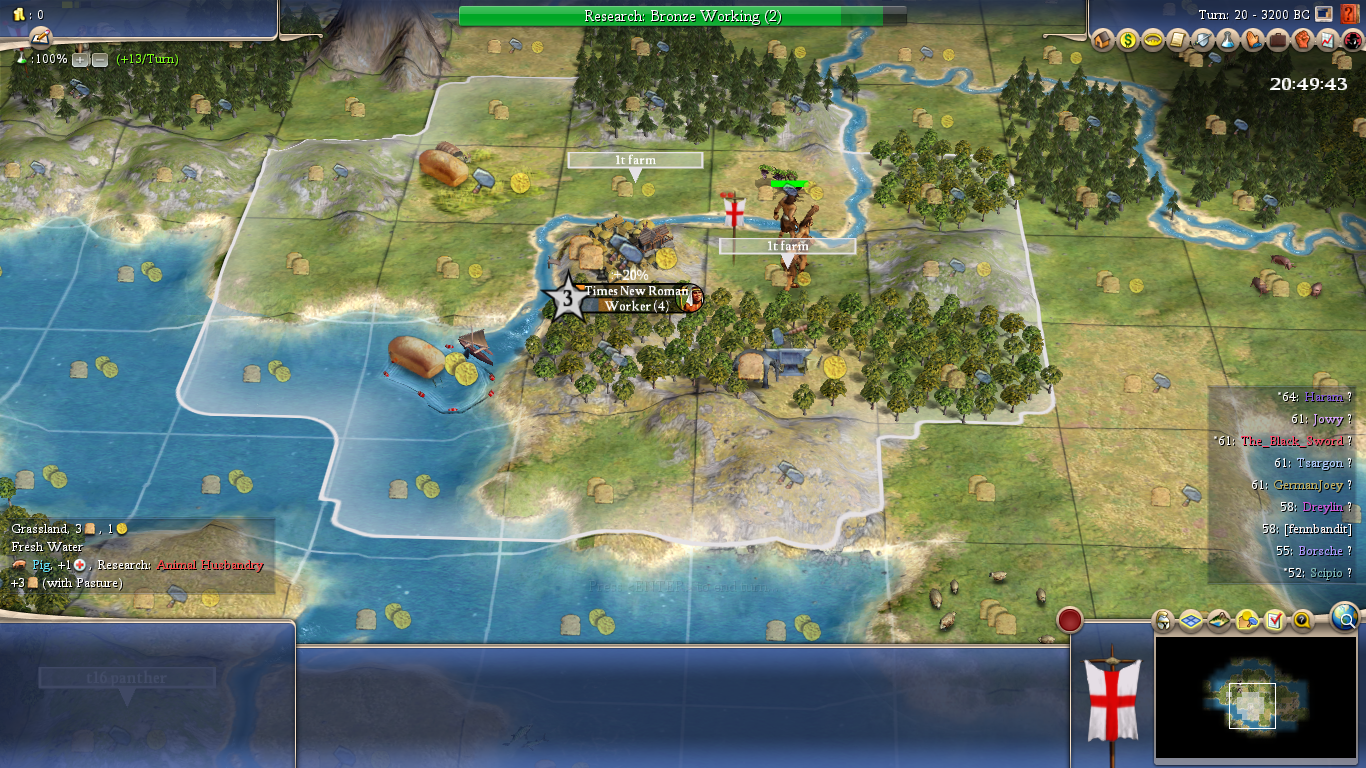Open the Victory Conditions fist icon
This screenshot has width=1366, height=768.
tap(1303, 40)
